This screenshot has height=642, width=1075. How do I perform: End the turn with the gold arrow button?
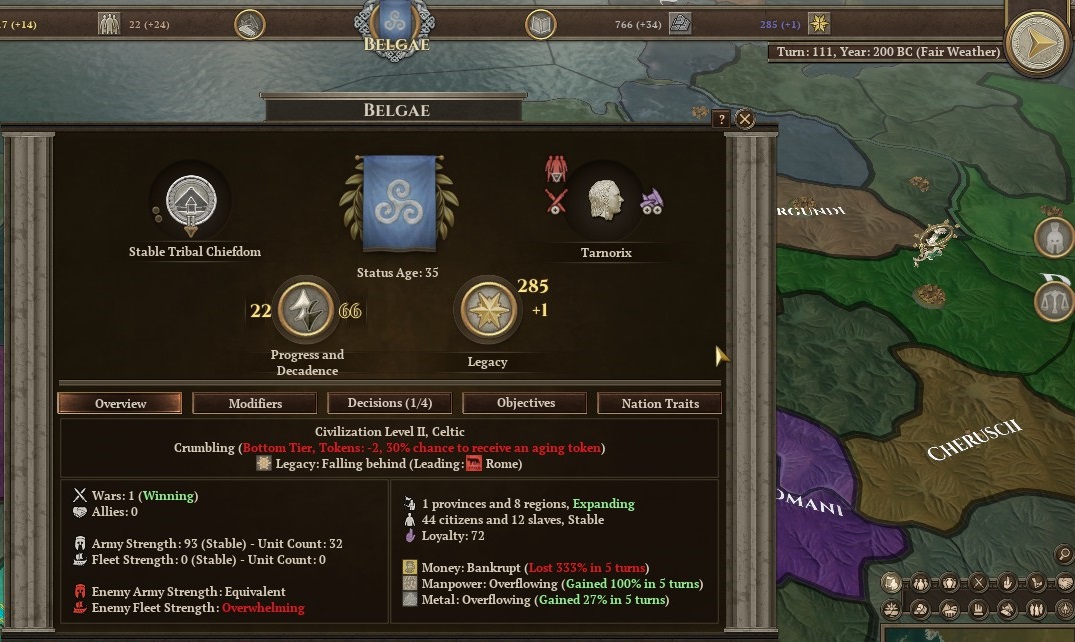tap(1038, 42)
